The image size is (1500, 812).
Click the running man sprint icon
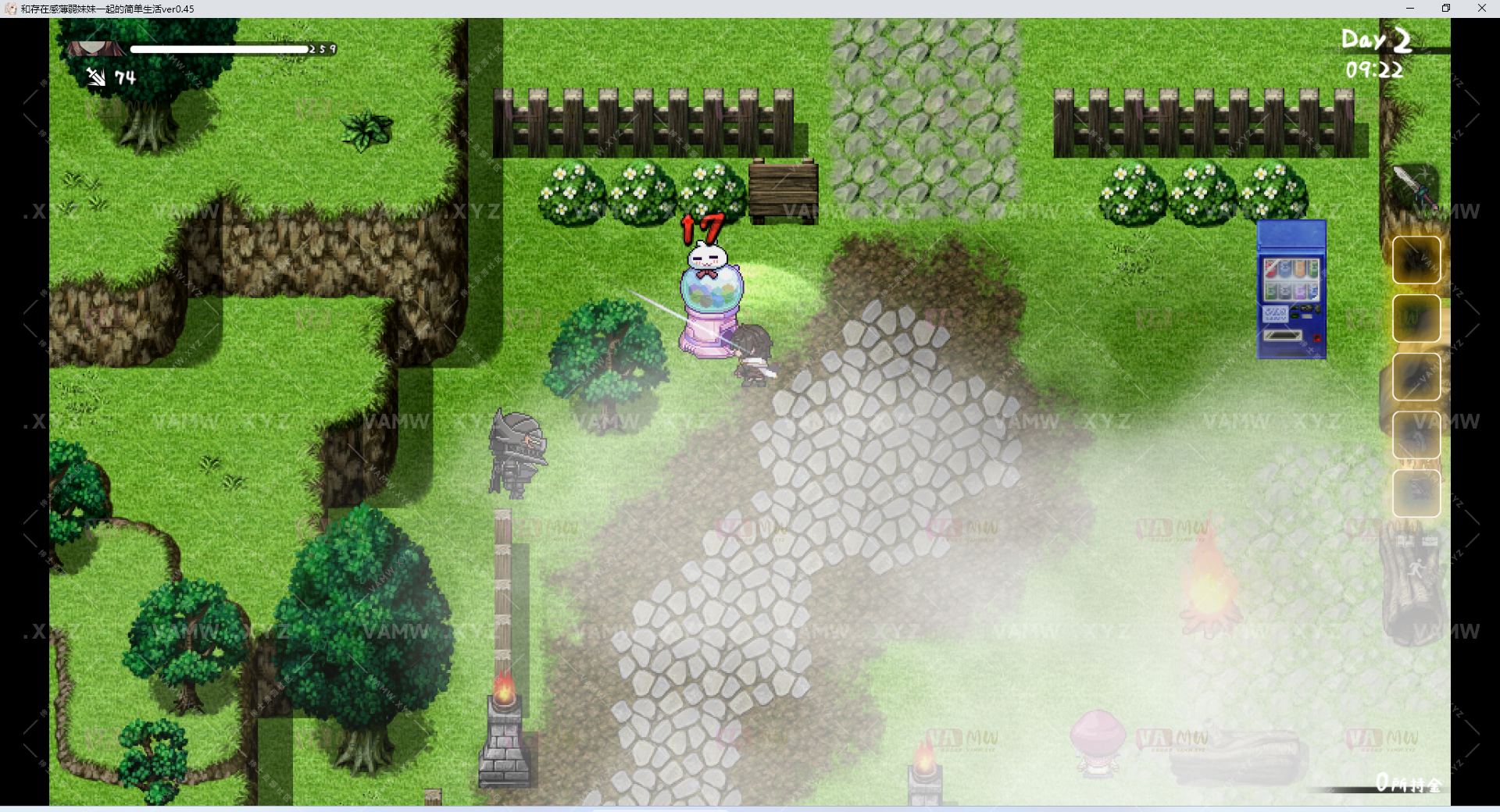pyautogui.click(x=1416, y=566)
